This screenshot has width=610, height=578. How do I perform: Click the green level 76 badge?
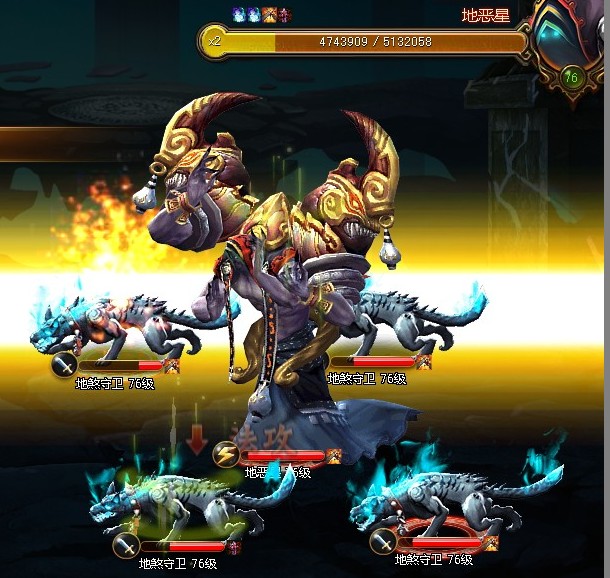[571, 78]
